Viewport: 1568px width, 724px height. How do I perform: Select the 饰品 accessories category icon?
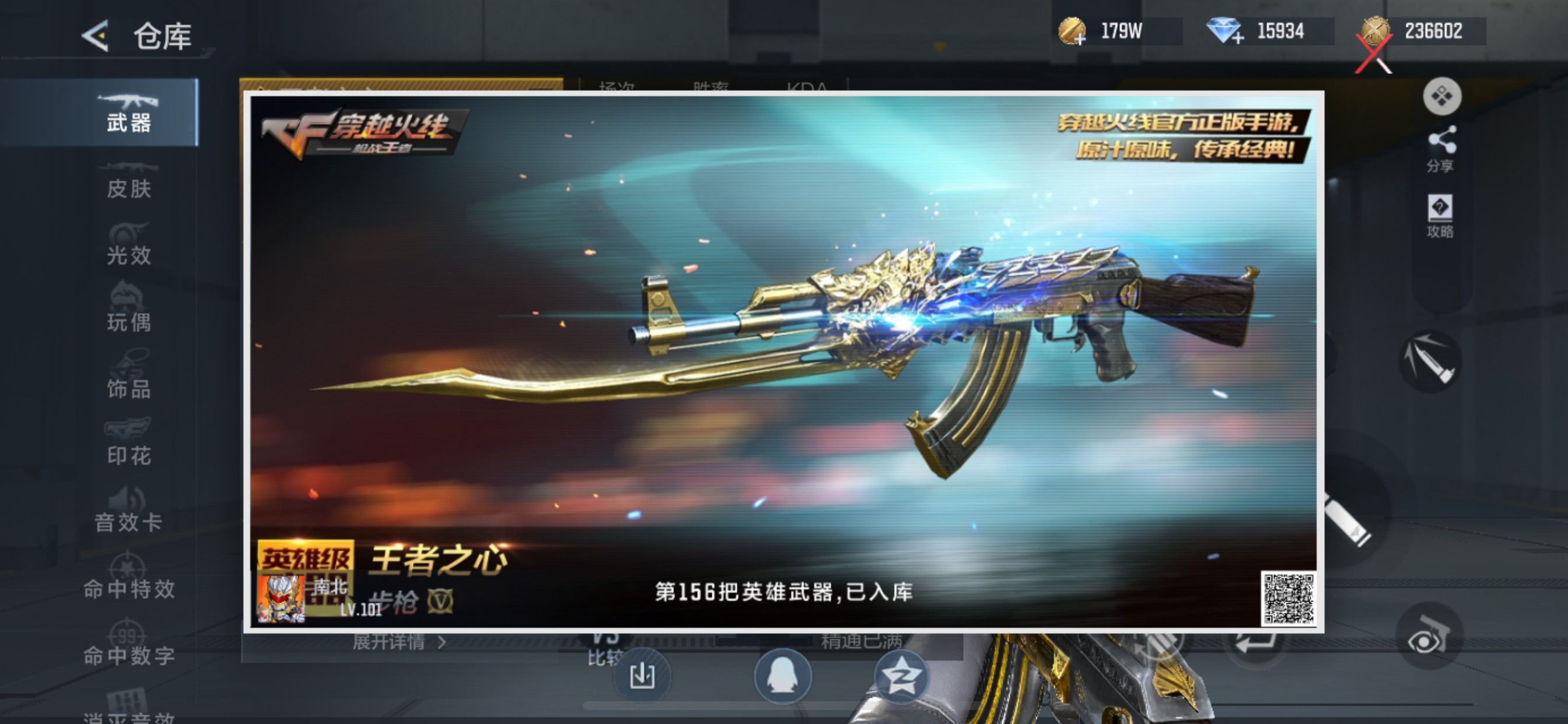click(x=128, y=374)
